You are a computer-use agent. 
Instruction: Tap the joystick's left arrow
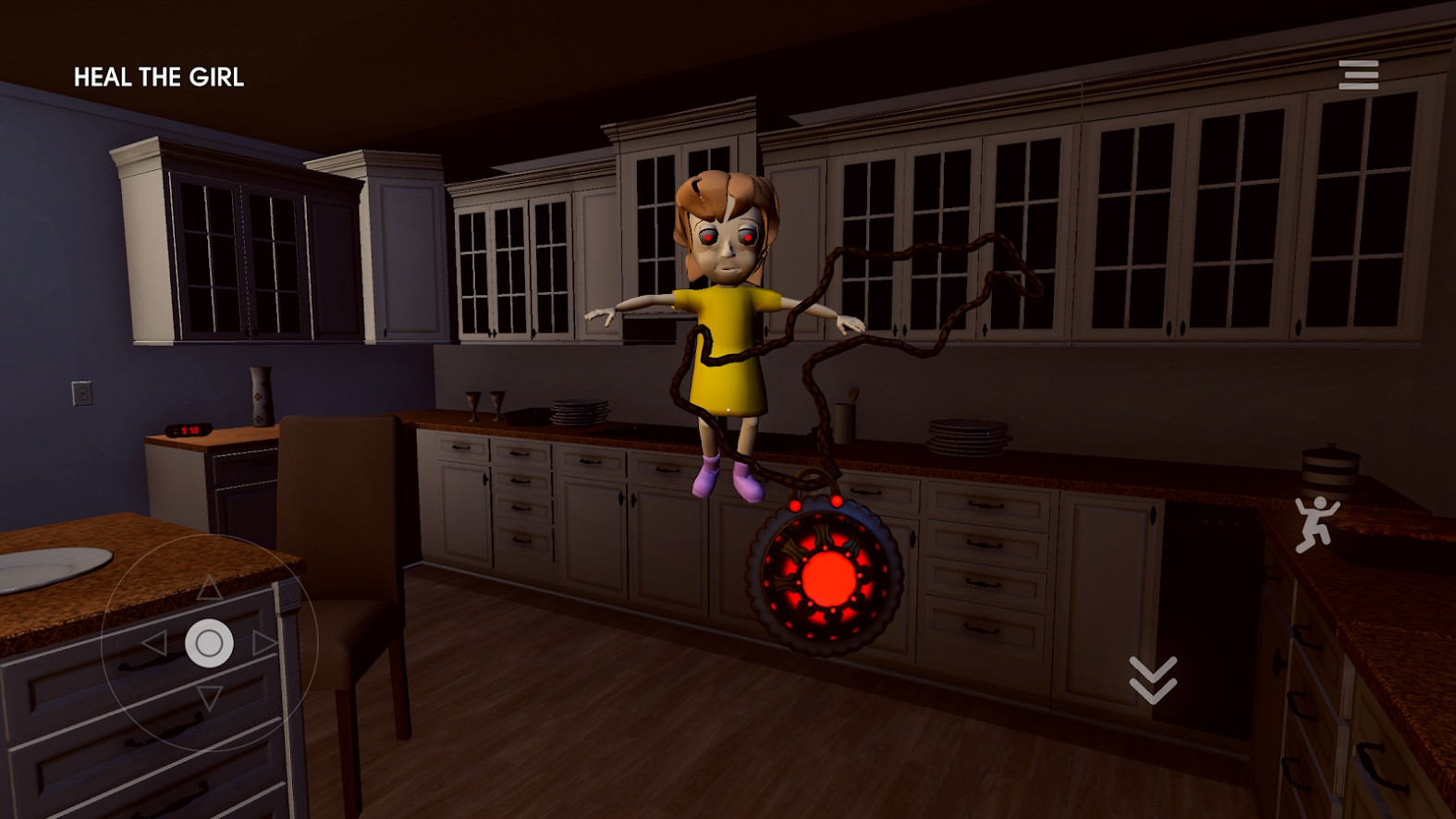153,642
